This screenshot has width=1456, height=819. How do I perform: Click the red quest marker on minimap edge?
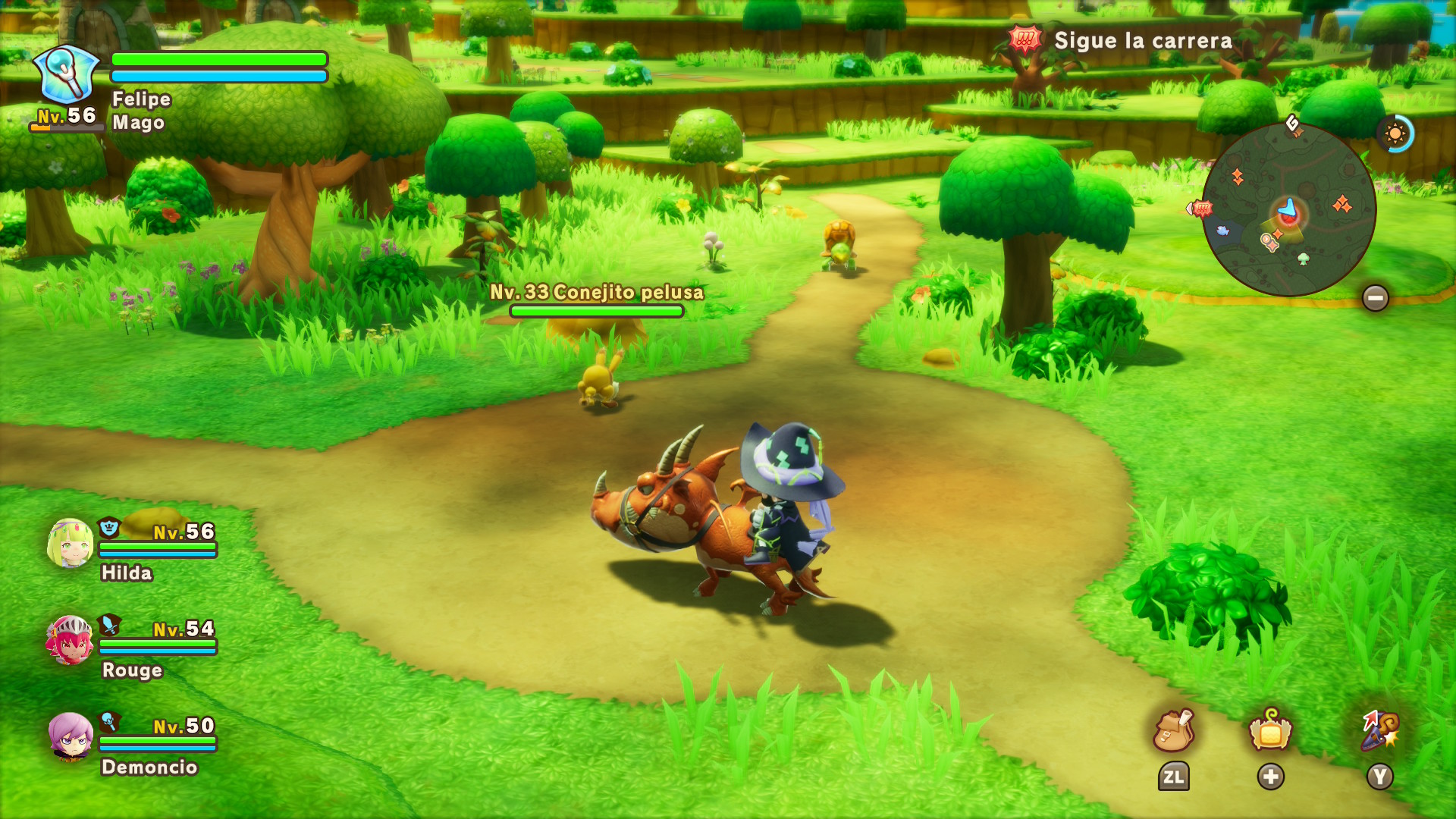coord(1201,208)
